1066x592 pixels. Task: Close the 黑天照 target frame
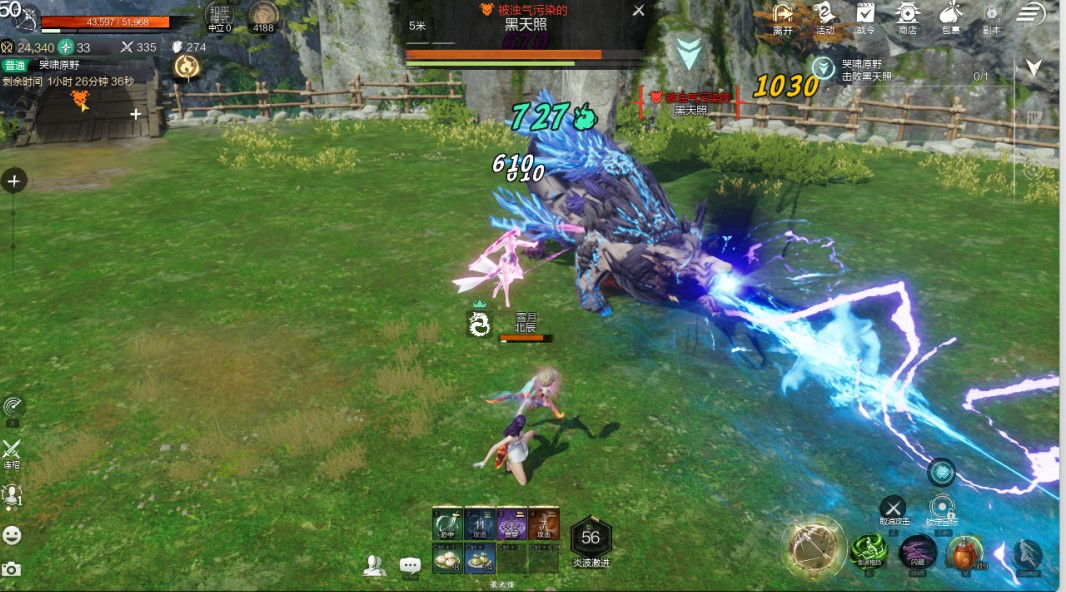[x=639, y=11]
